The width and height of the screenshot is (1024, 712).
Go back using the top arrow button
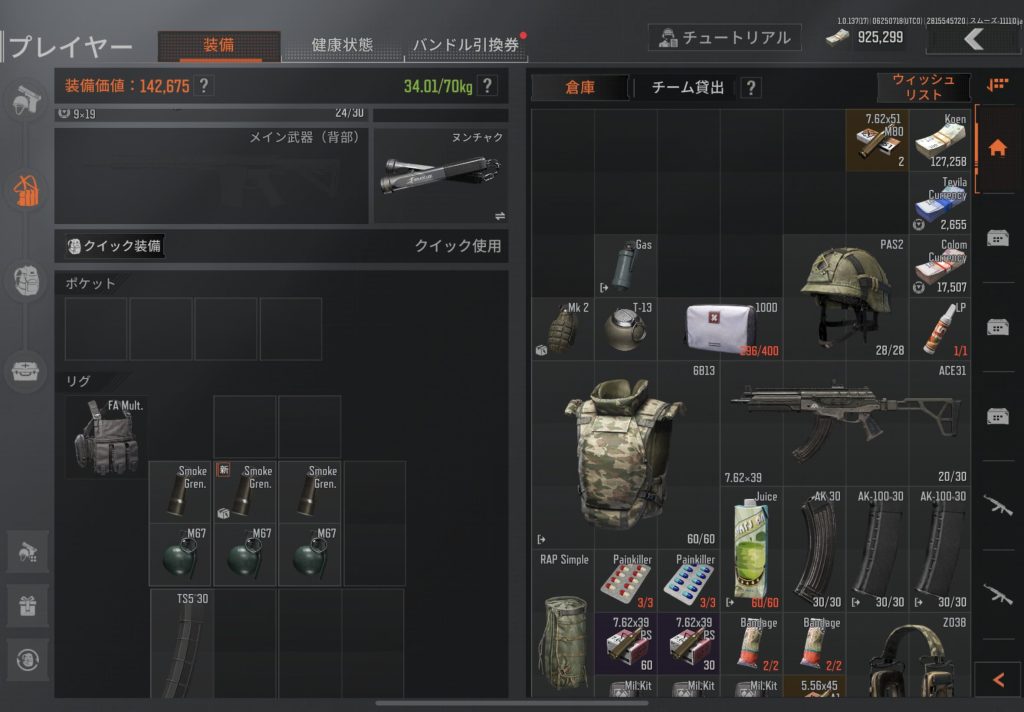pyautogui.click(x=974, y=39)
